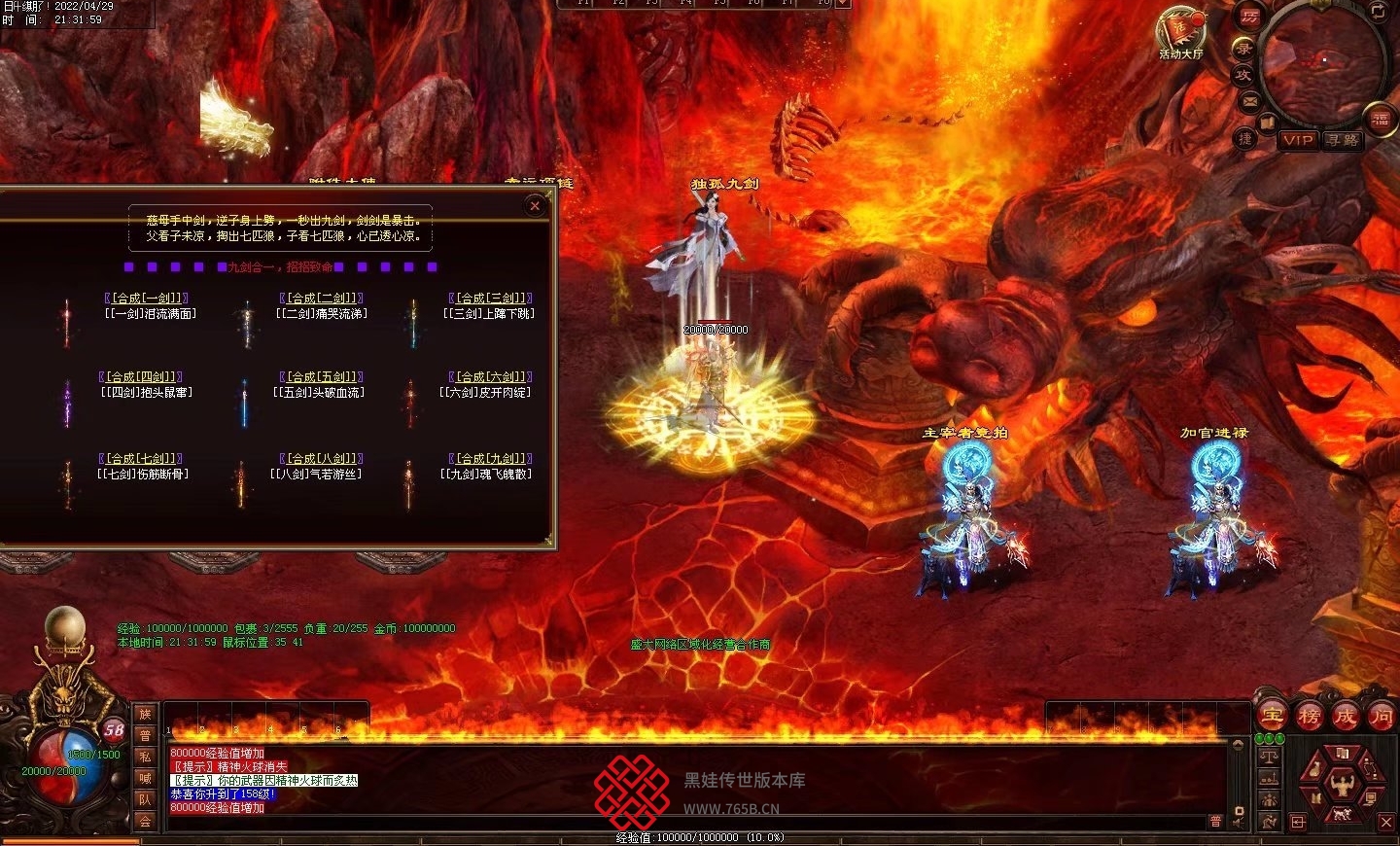This screenshot has width=1400, height=846.
Task: Switch to the 私 private chat channel
Action: 145,757
